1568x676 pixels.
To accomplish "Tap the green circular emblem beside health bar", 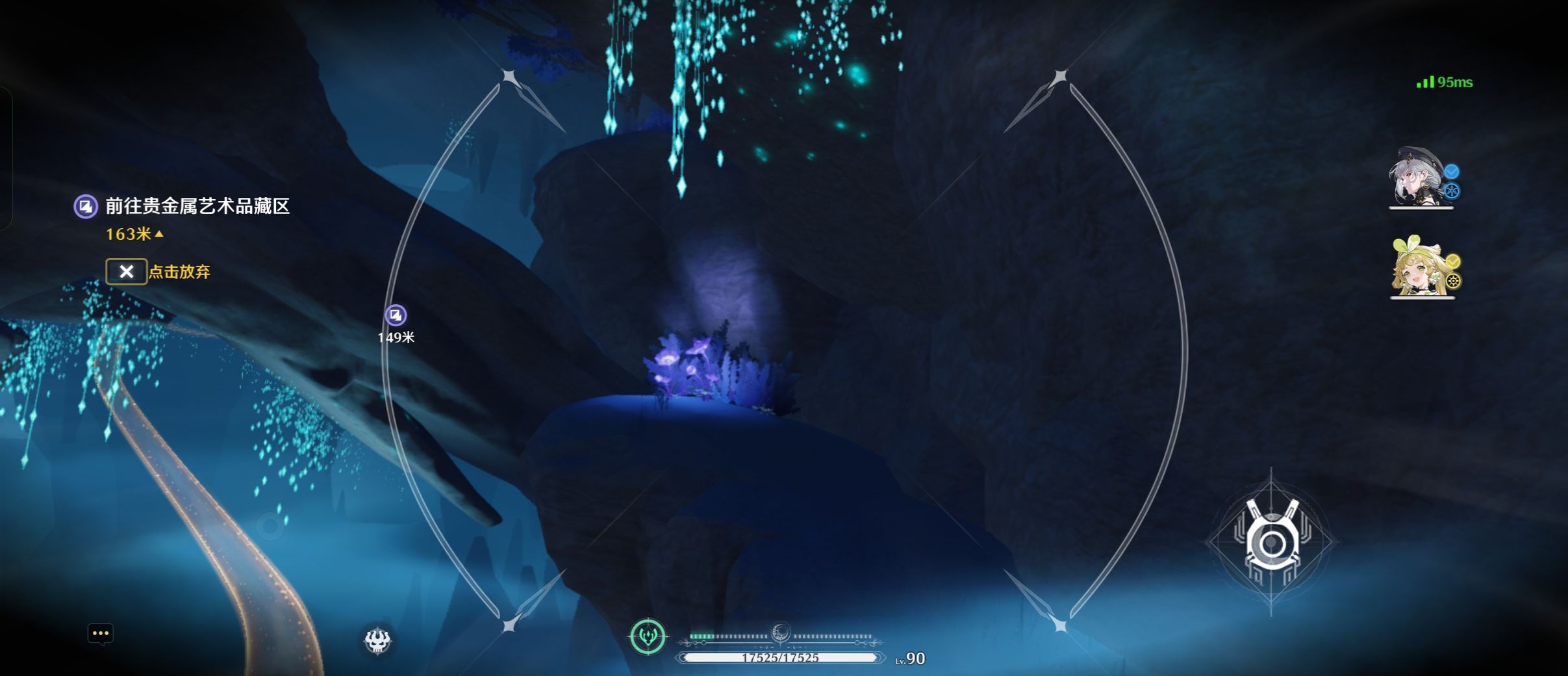I will (x=648, y=636).
